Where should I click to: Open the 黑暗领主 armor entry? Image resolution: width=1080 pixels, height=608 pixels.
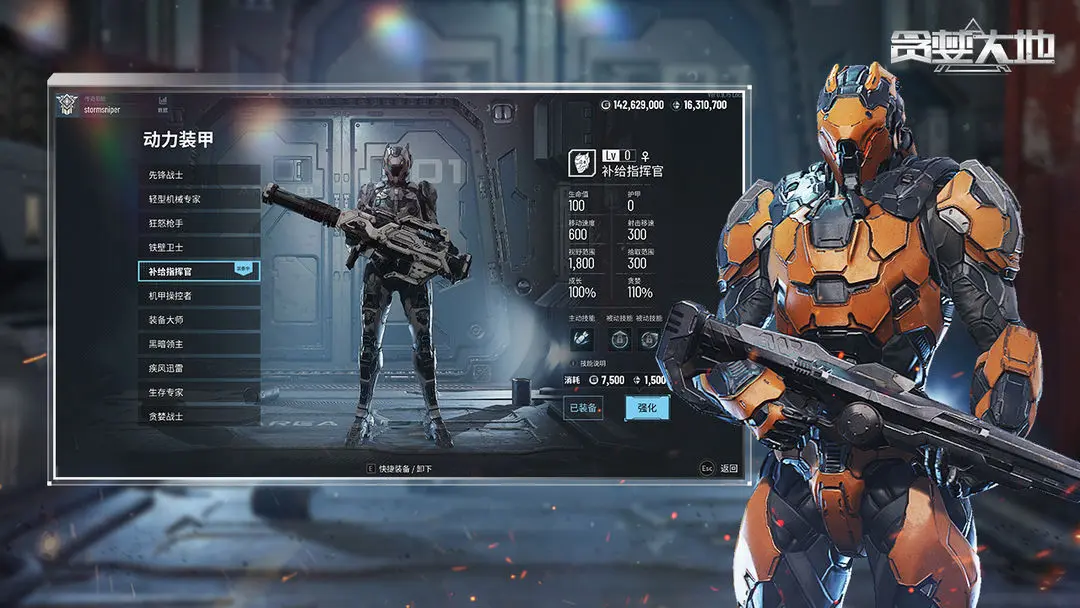pyautogui.click(x=198, y=344)
